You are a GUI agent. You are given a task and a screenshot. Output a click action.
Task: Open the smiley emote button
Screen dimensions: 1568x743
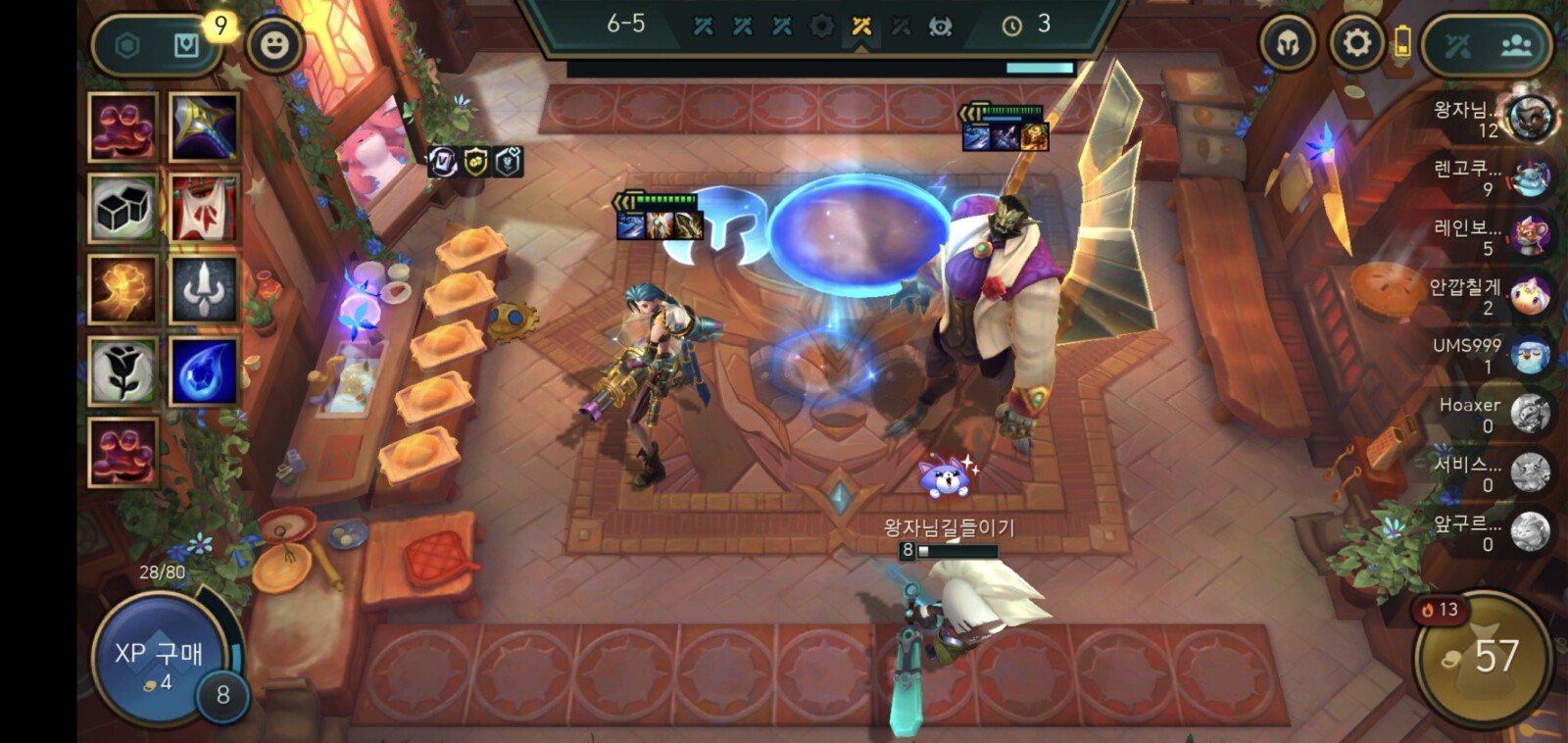pyautogui.click(x=274, y=44)
